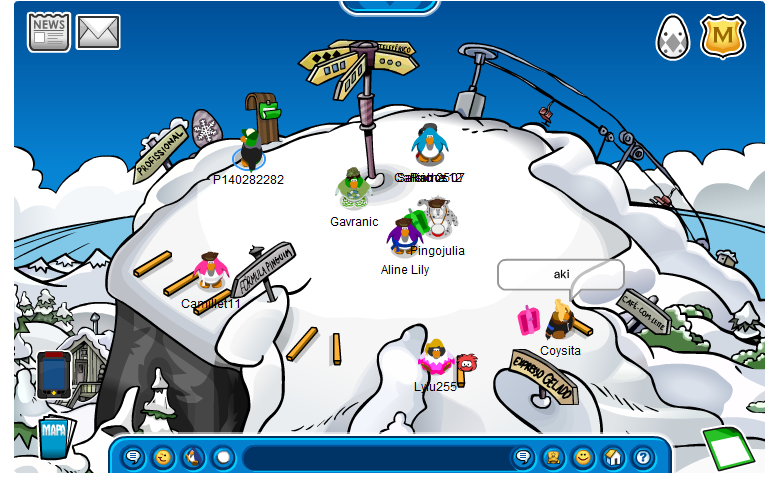Open the quick chat speech bubble menu

[x=133, y=458]
